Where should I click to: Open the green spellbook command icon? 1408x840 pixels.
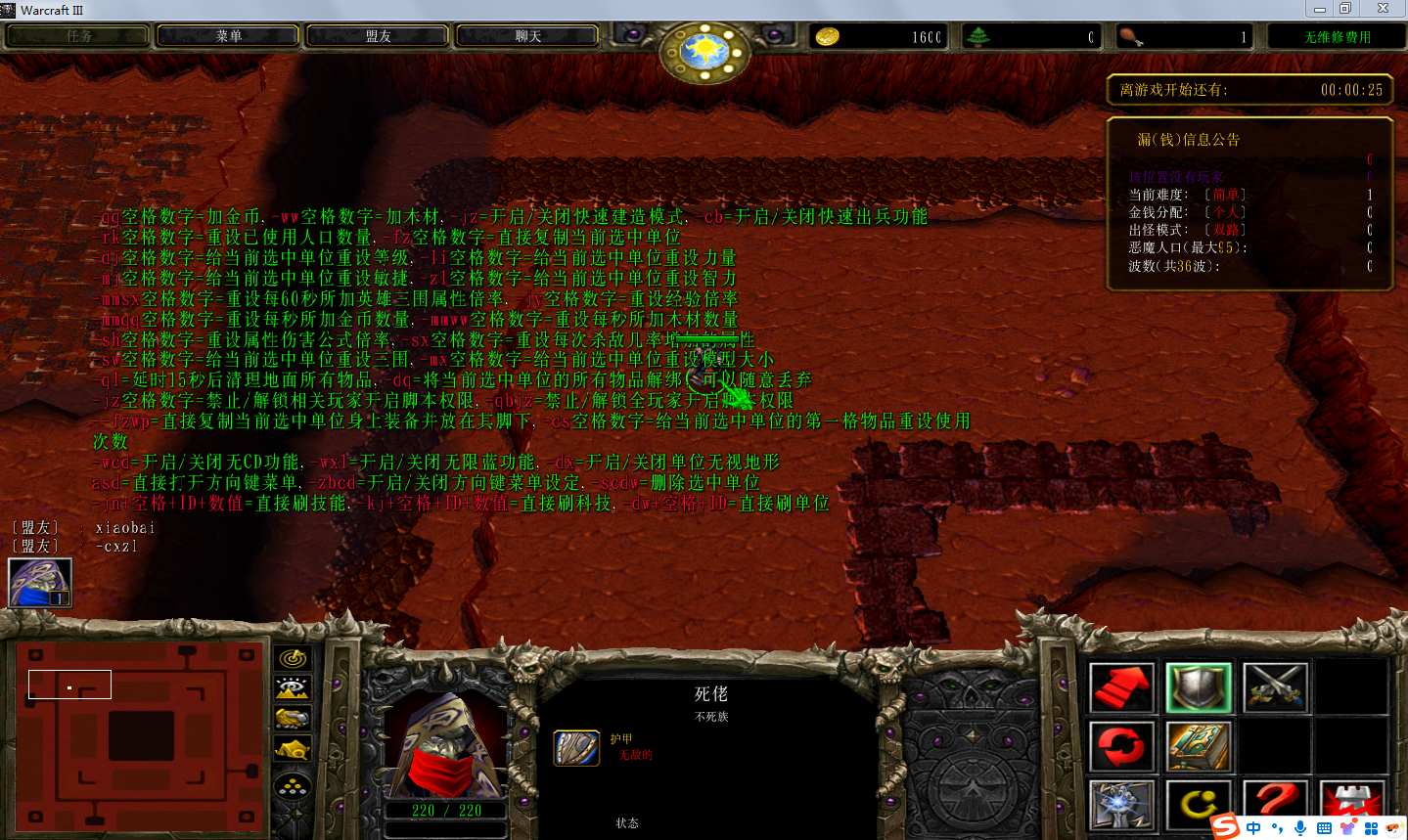pyautogui.click(x=1199, y=747)
